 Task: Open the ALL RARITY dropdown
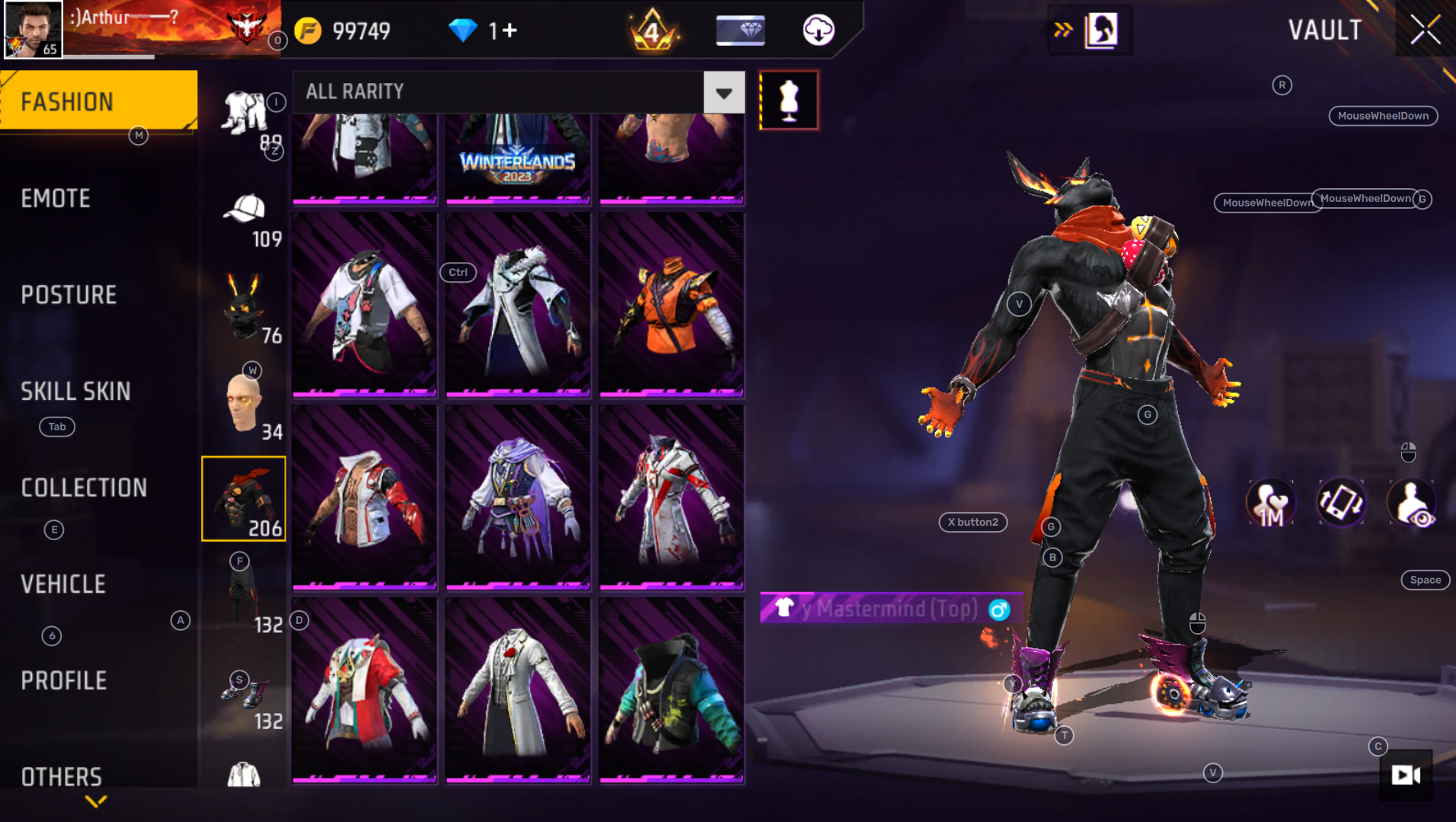click(x=723, y=92)
